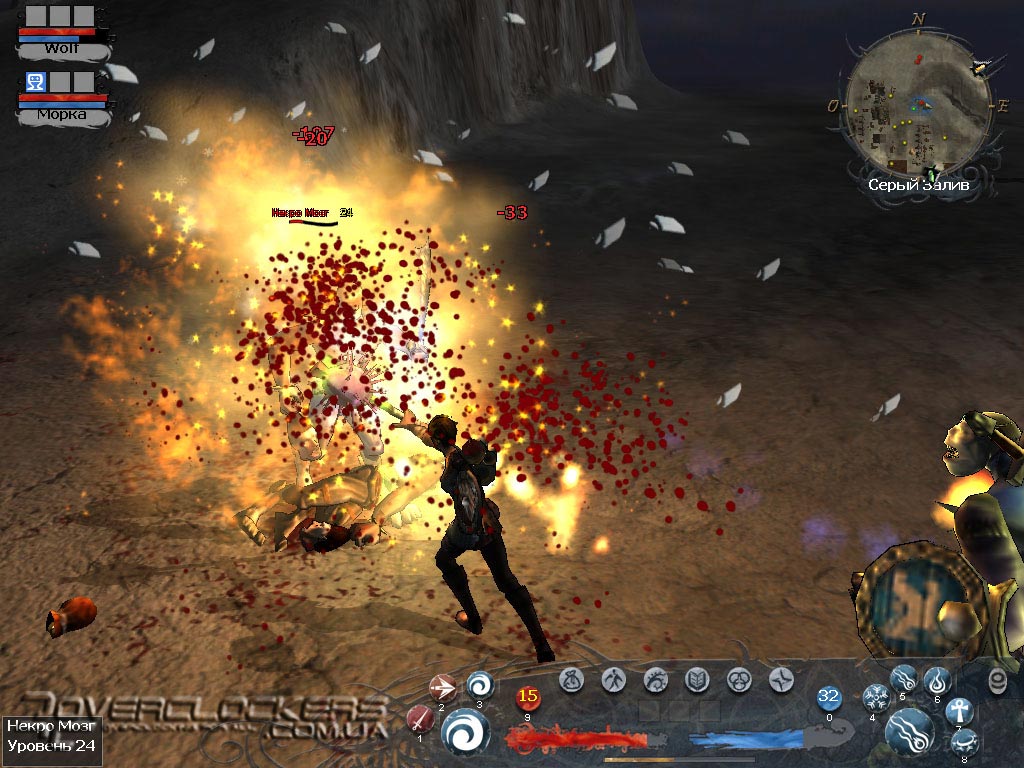Select the spiked arc spell in slot 8
Image resolution: width=1024 pixels, height=768 pixels.
(963, 742)
